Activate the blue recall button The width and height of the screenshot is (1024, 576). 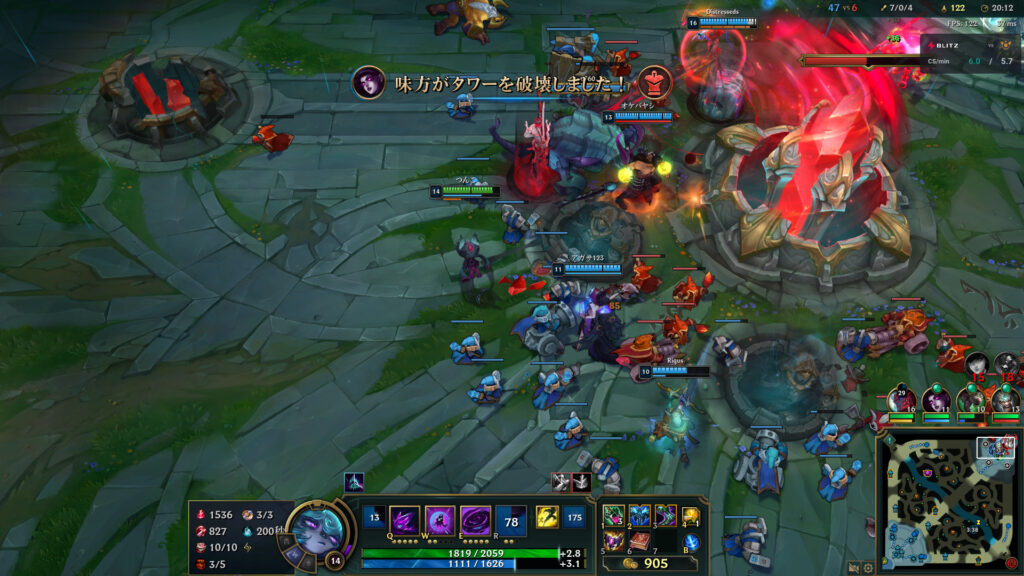692,542
